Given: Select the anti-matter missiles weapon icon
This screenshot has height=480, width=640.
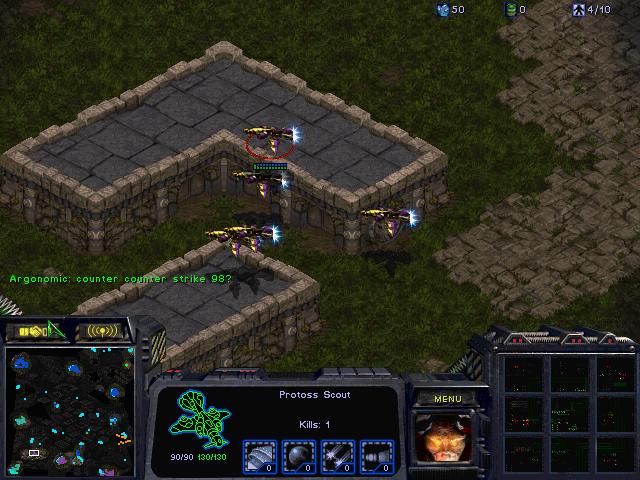Looking at the screenshot, I should [x=375, y=455].
